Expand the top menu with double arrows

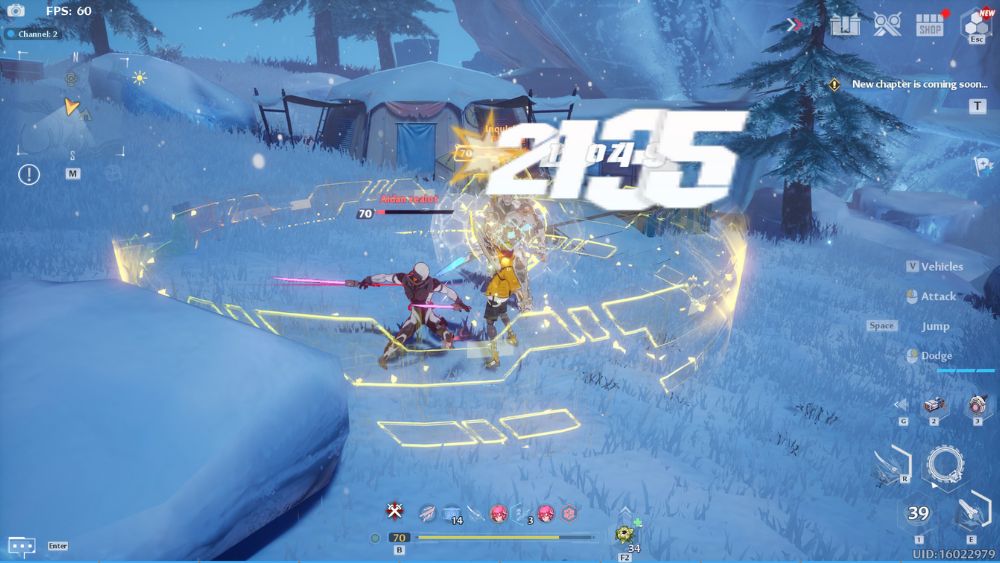[795, 24]
